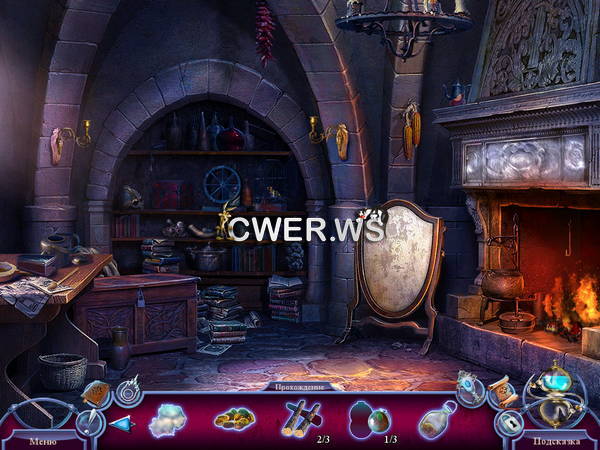
Task: Open the Меню button
Action: click(42, 439)
